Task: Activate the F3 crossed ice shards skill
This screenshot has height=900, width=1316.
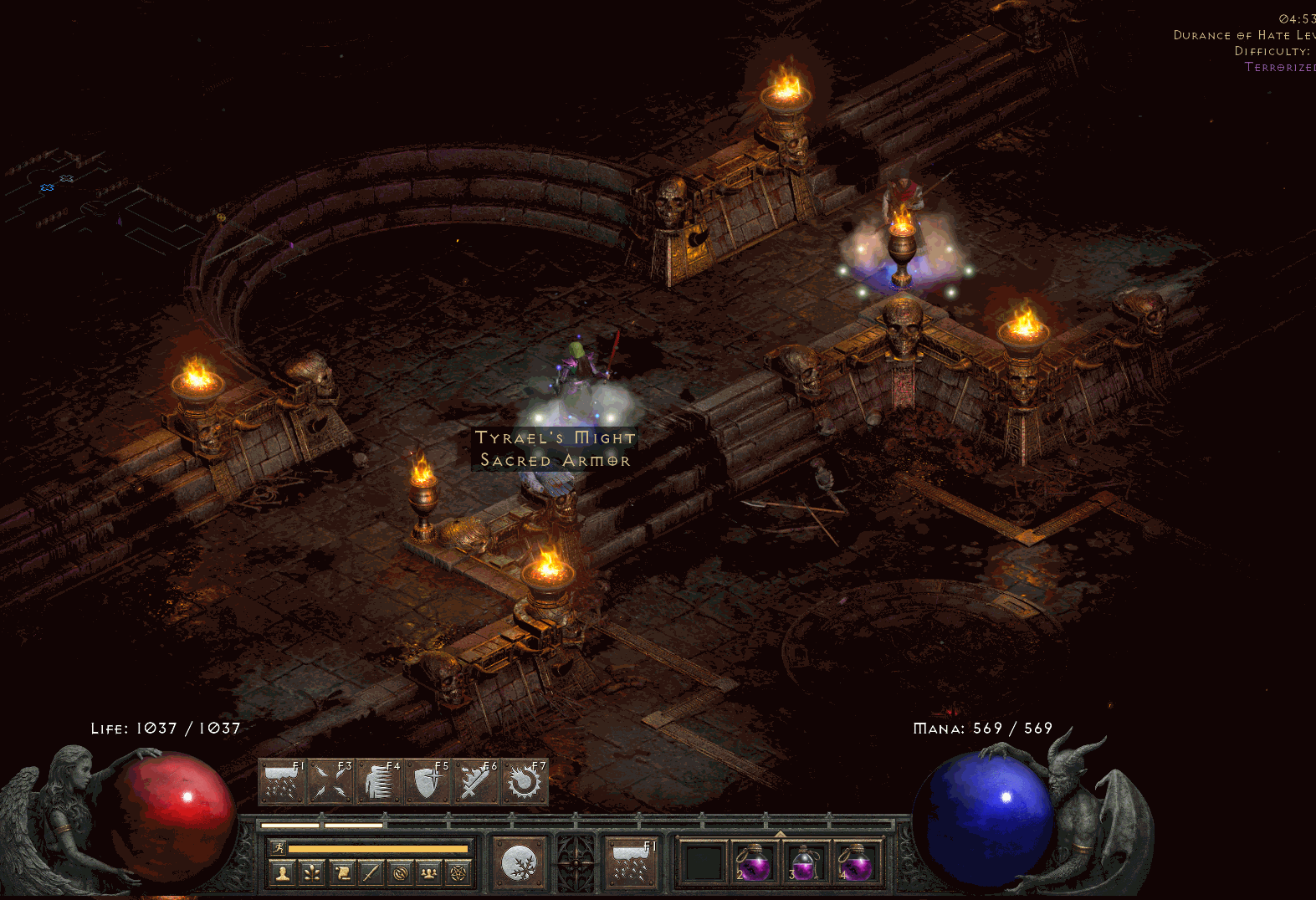Action: pos(330,782)
